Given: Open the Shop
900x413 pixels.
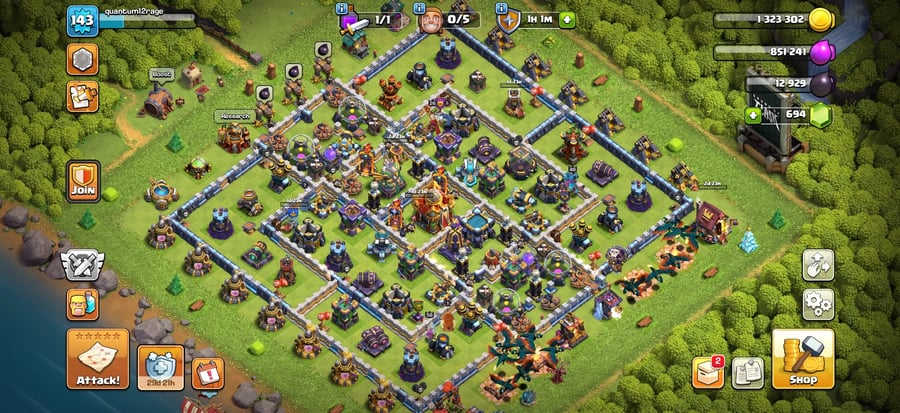Looking at the screenshot, I should click(802, 358).
